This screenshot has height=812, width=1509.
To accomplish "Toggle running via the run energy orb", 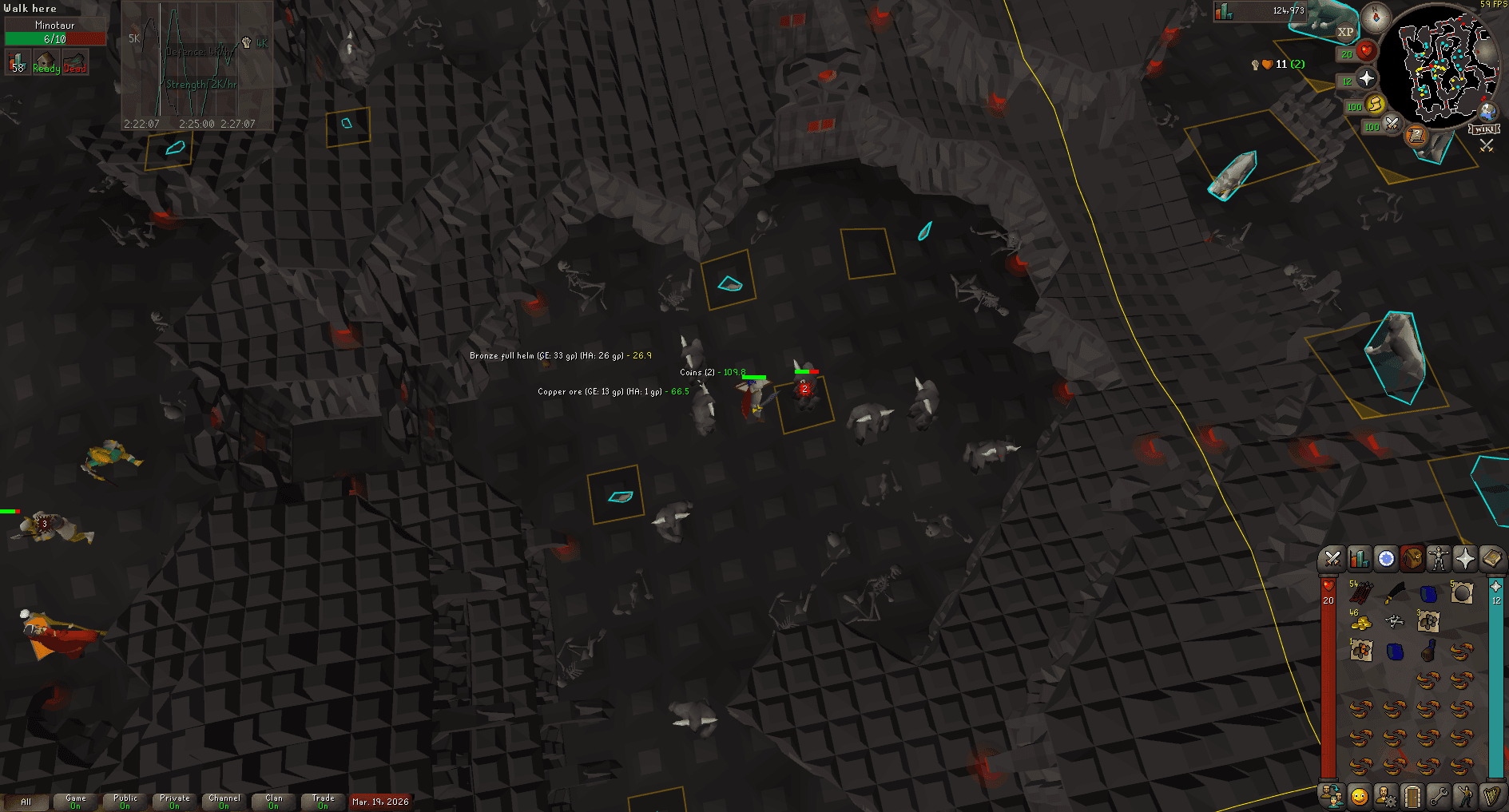I will [x=1375, y=105].
